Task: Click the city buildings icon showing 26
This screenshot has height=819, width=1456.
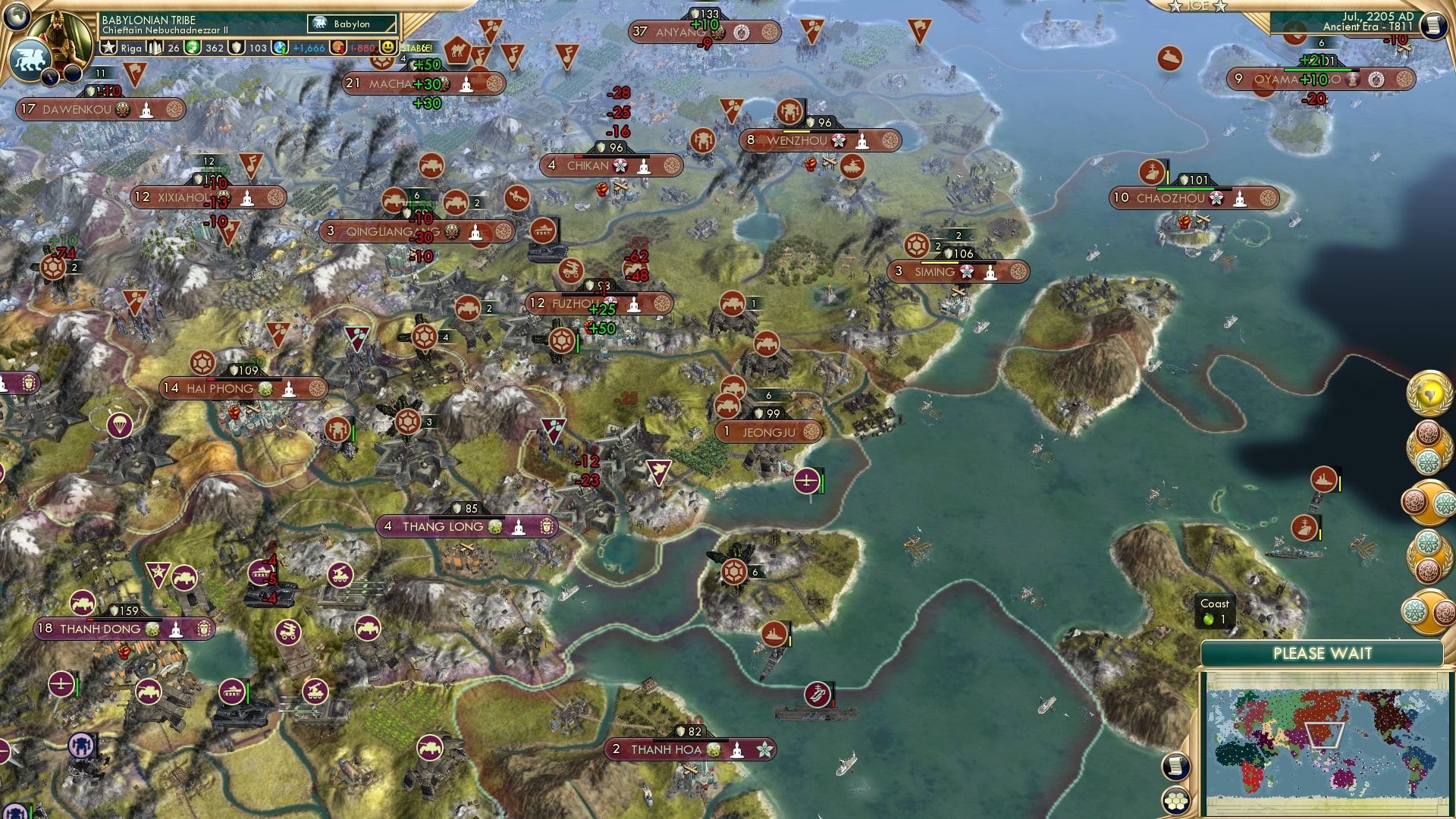Action: [x=154, y=49]
